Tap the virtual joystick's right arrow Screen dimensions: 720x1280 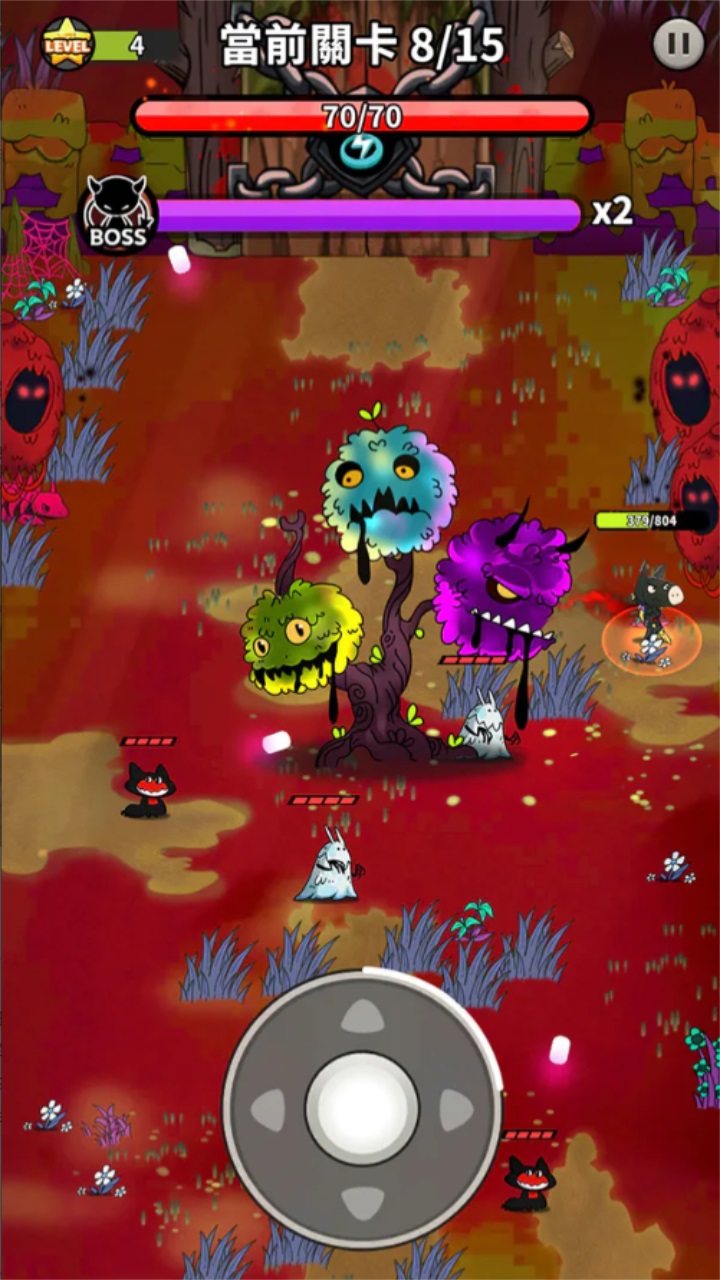click(455, 1110)
